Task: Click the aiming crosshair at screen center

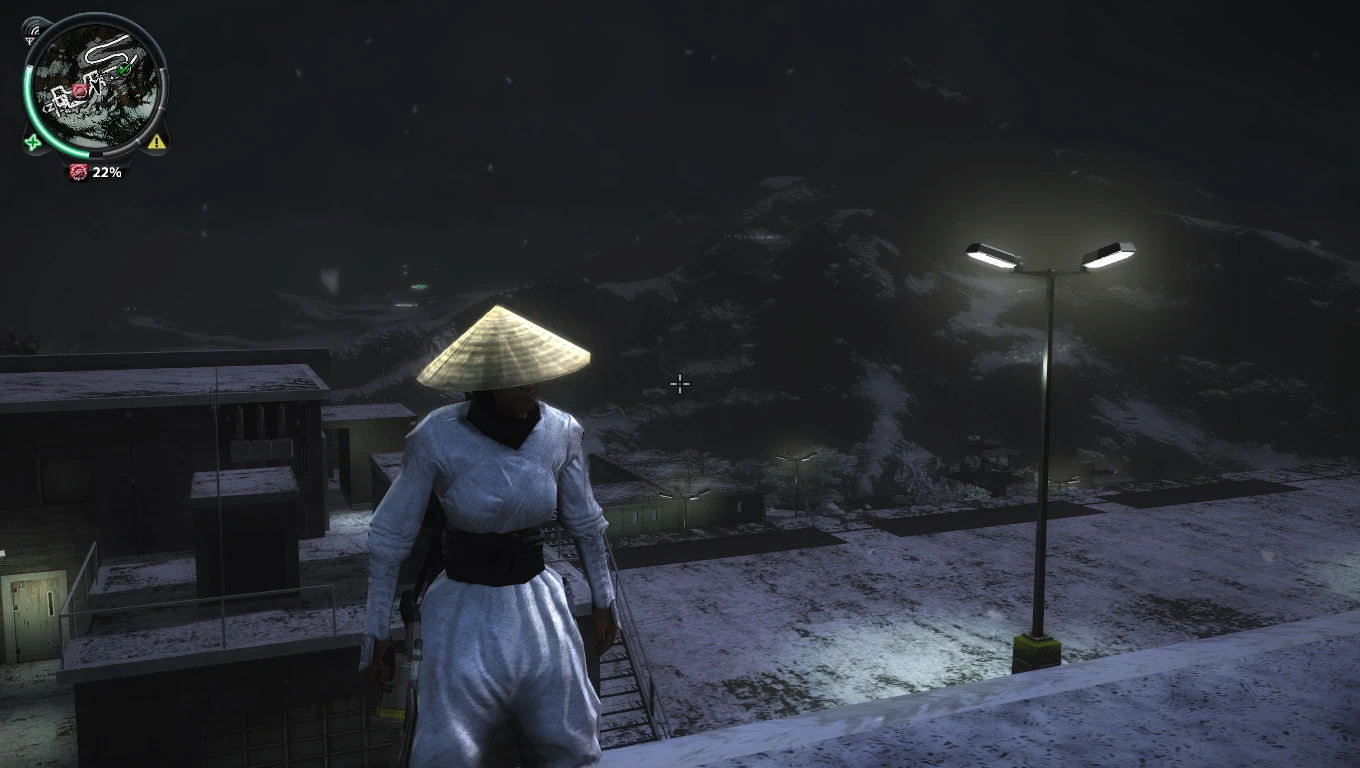Action: click(x=680, y=384)
